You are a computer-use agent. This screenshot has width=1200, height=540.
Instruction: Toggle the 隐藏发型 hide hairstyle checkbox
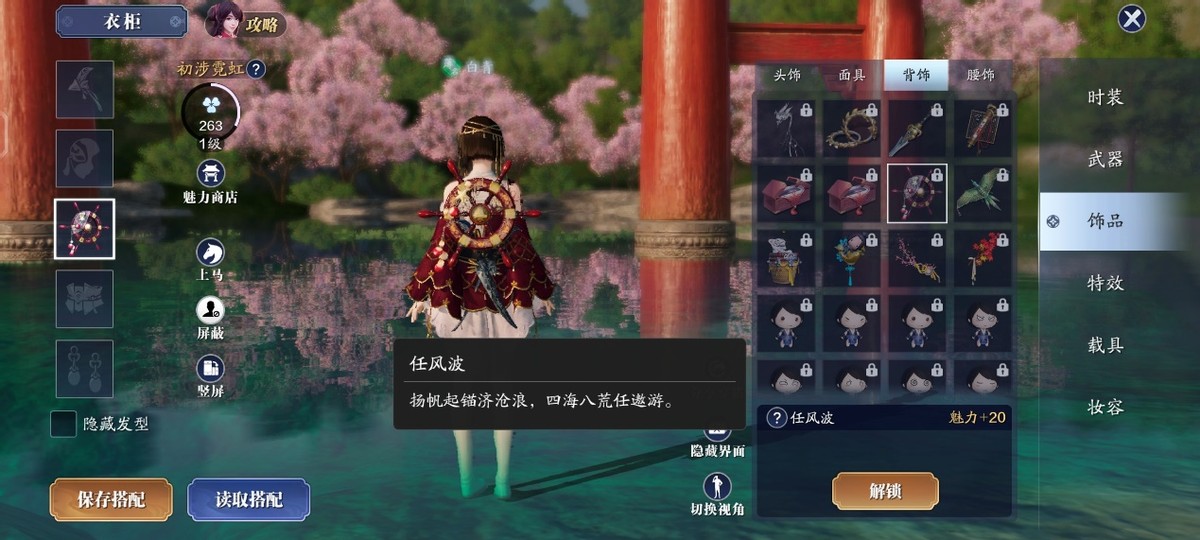coord(64,424)
